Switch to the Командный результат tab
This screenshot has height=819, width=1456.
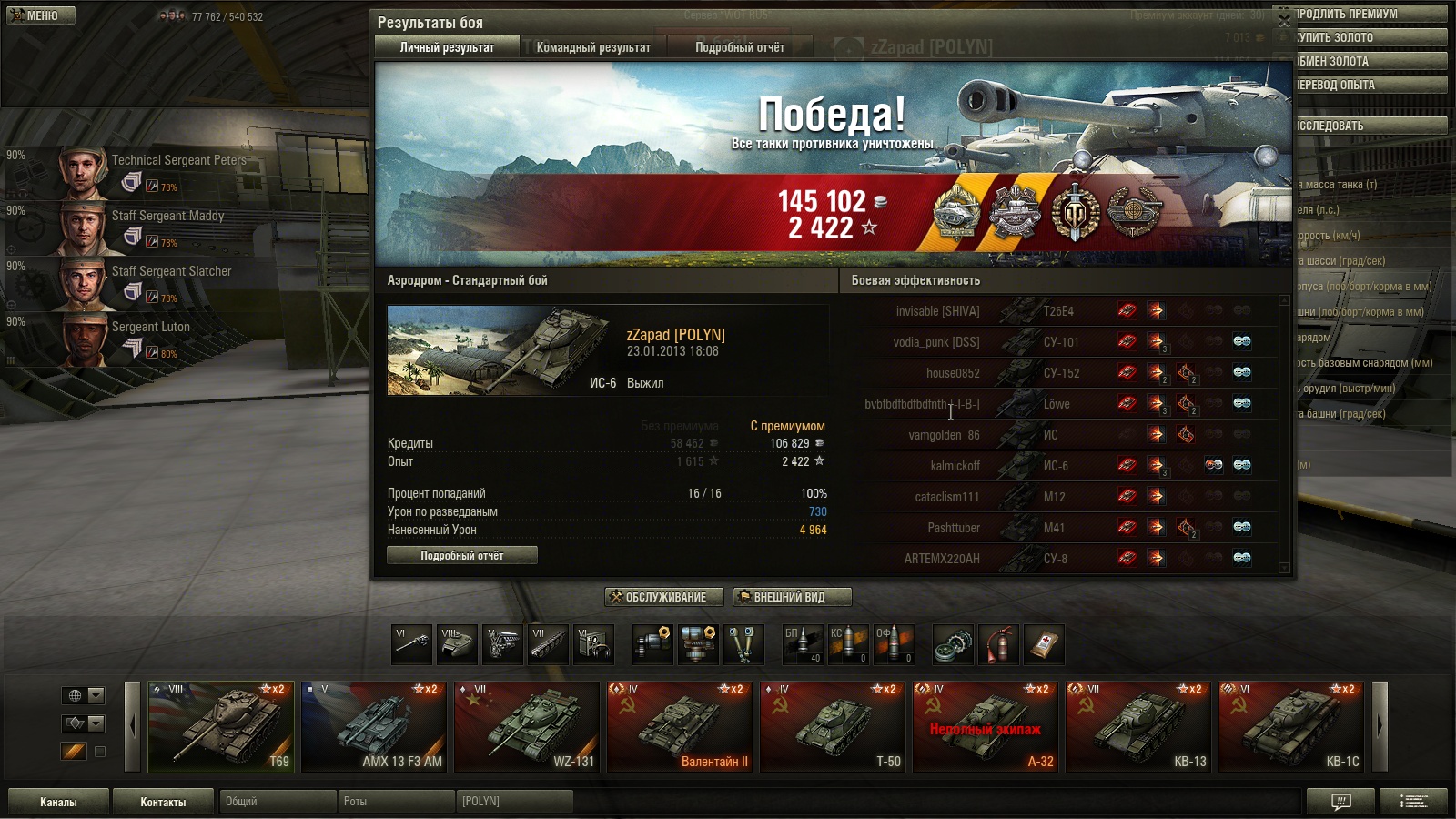(x=593, y=47)
